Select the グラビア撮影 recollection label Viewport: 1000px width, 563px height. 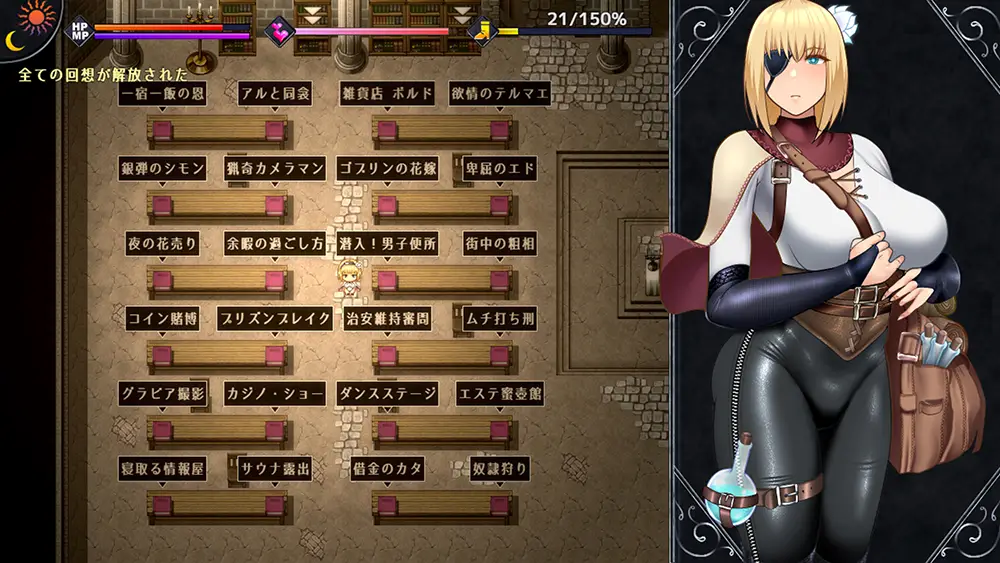click(162, 393)
